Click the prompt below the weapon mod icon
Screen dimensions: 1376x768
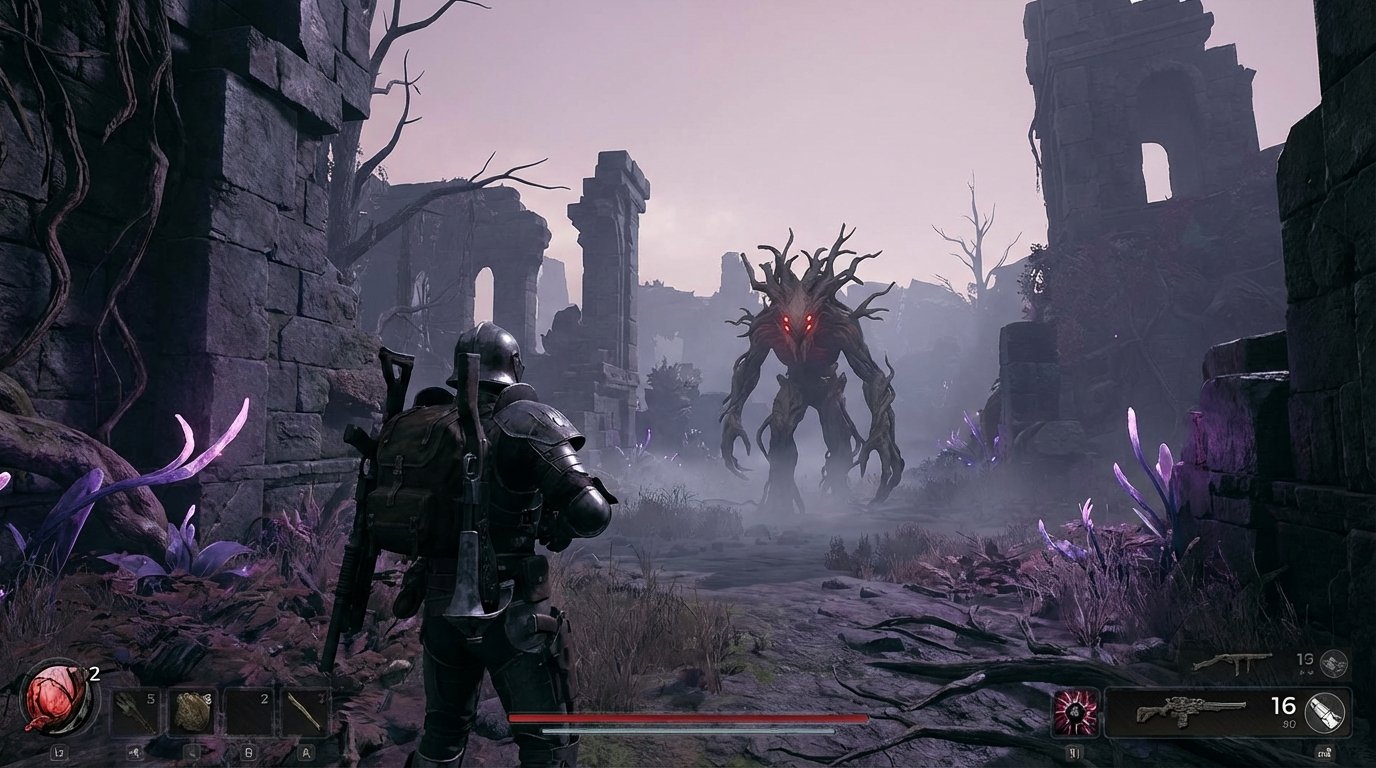tap(1075, 752)
